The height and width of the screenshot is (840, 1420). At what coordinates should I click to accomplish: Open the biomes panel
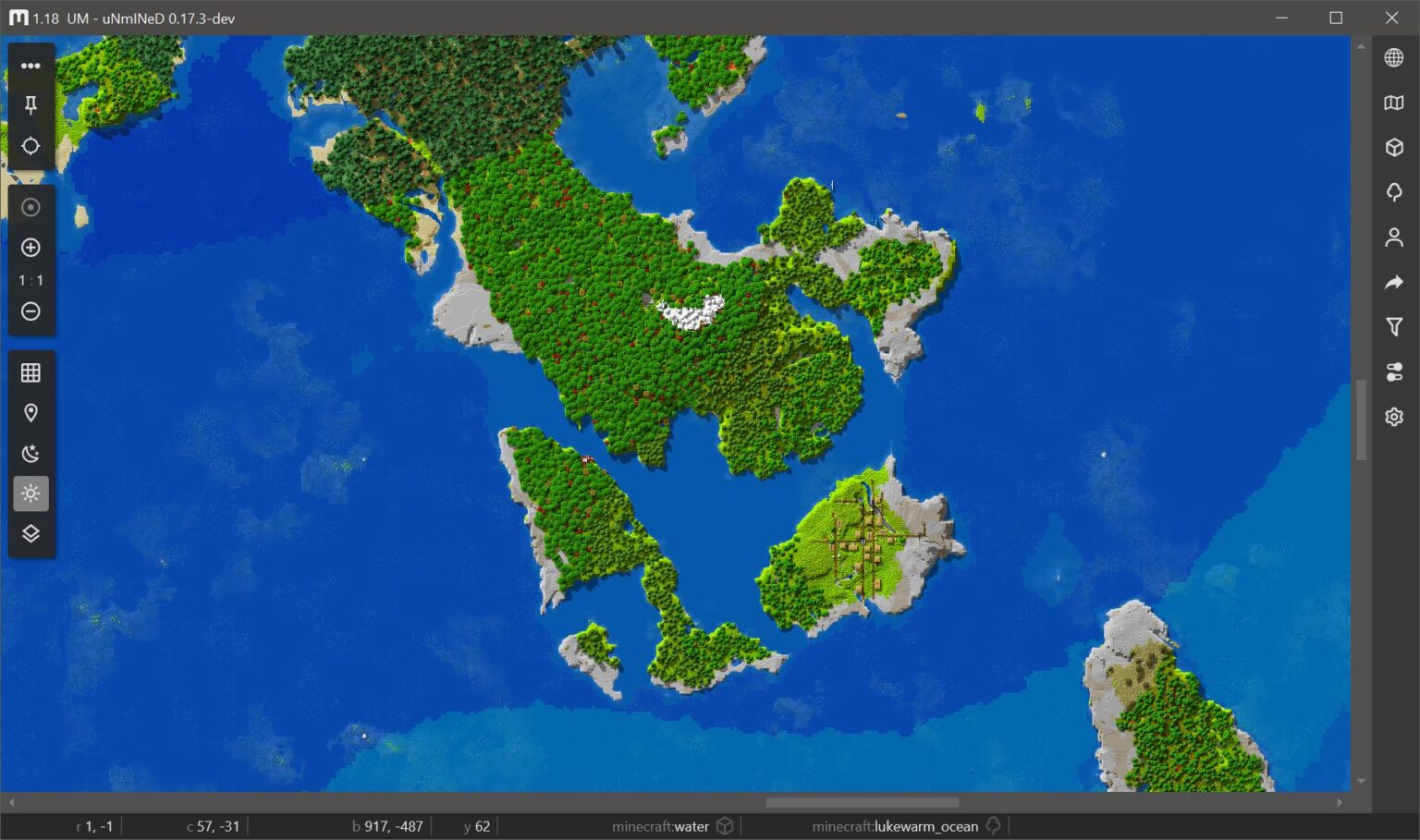click(1393, 192)
